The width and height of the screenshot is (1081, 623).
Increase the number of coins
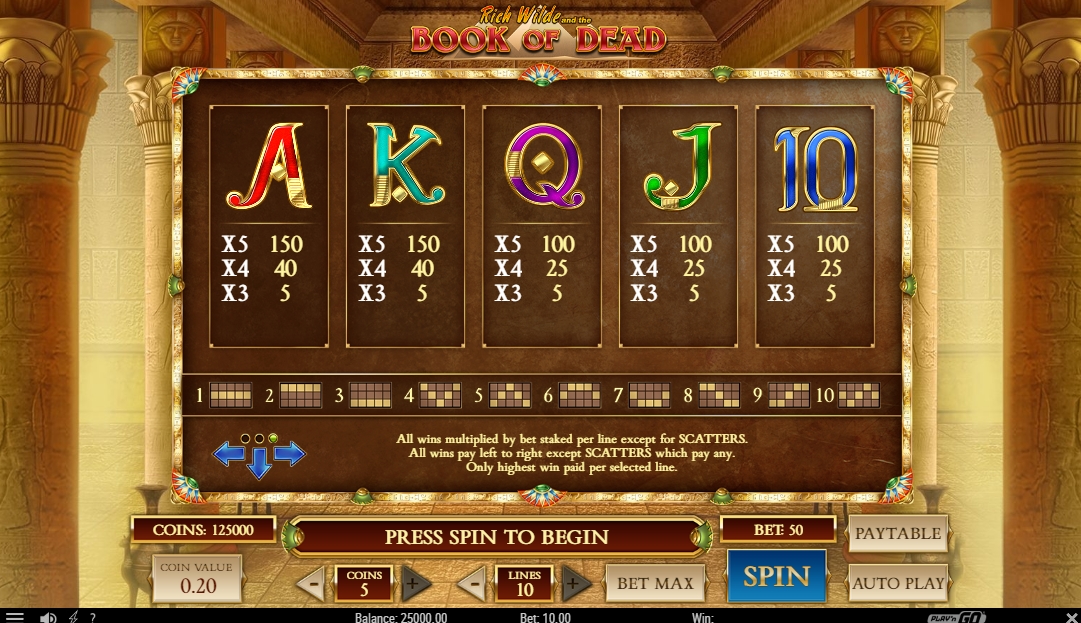(x=416, y=583)
